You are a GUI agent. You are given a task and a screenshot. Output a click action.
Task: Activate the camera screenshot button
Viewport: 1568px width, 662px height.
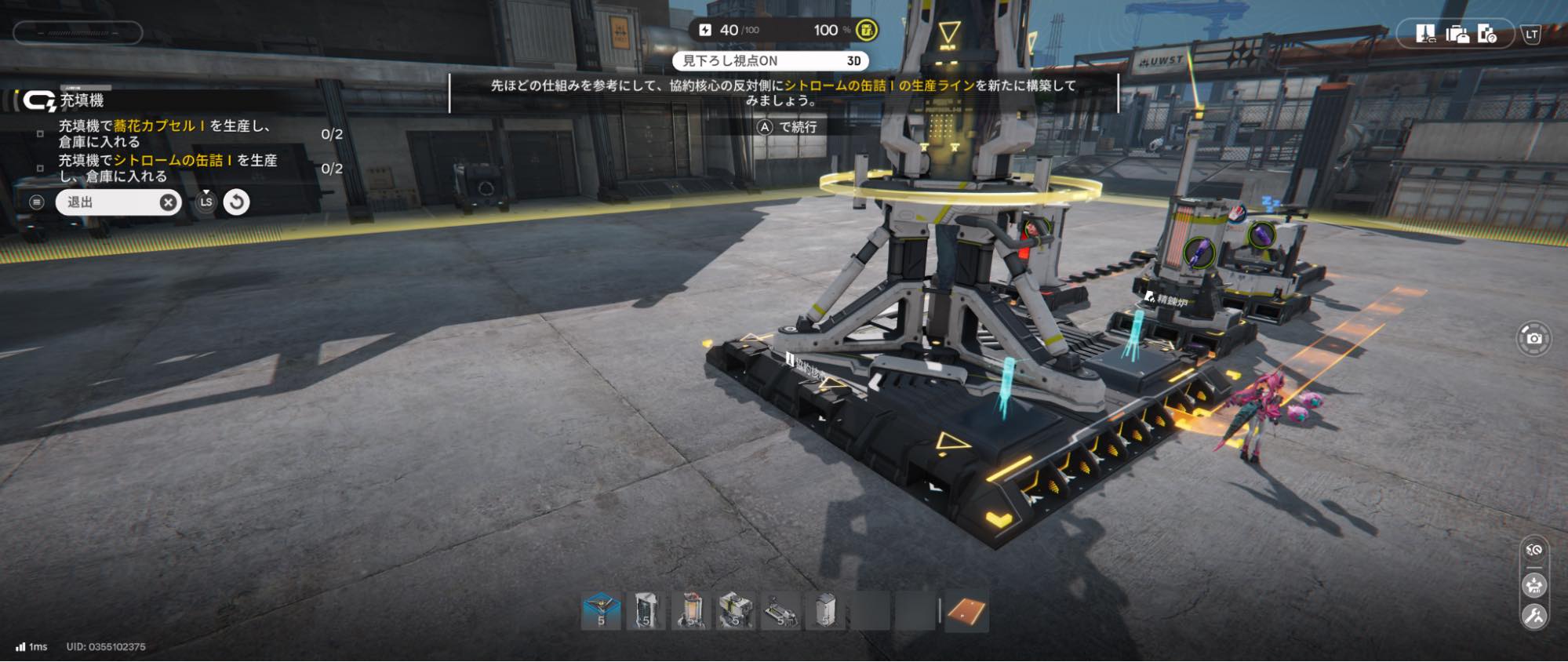[1534, 338]
